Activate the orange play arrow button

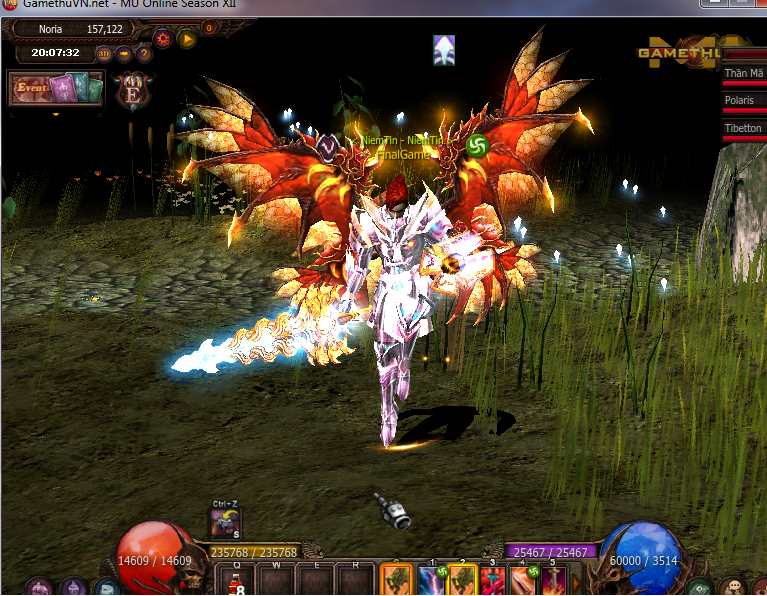(x=186, y=39)
